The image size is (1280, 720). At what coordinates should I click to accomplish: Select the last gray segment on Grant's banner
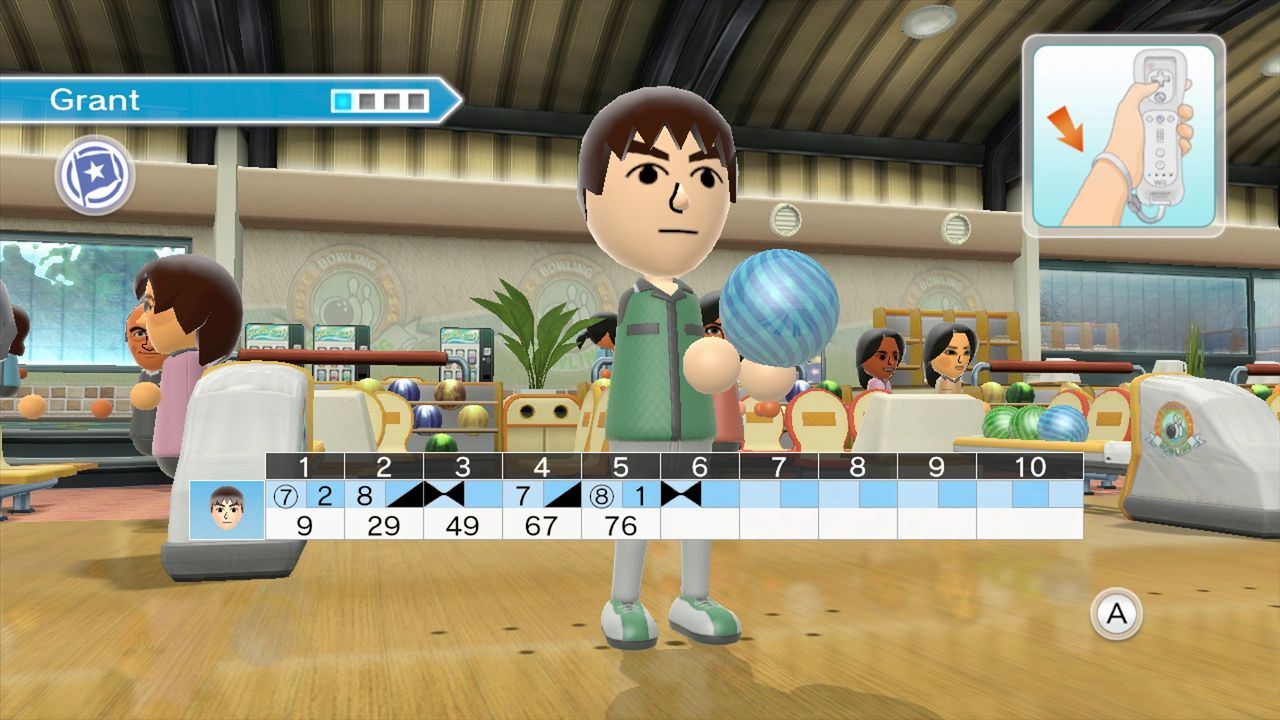pyautogui.click(x=417, y=98)
